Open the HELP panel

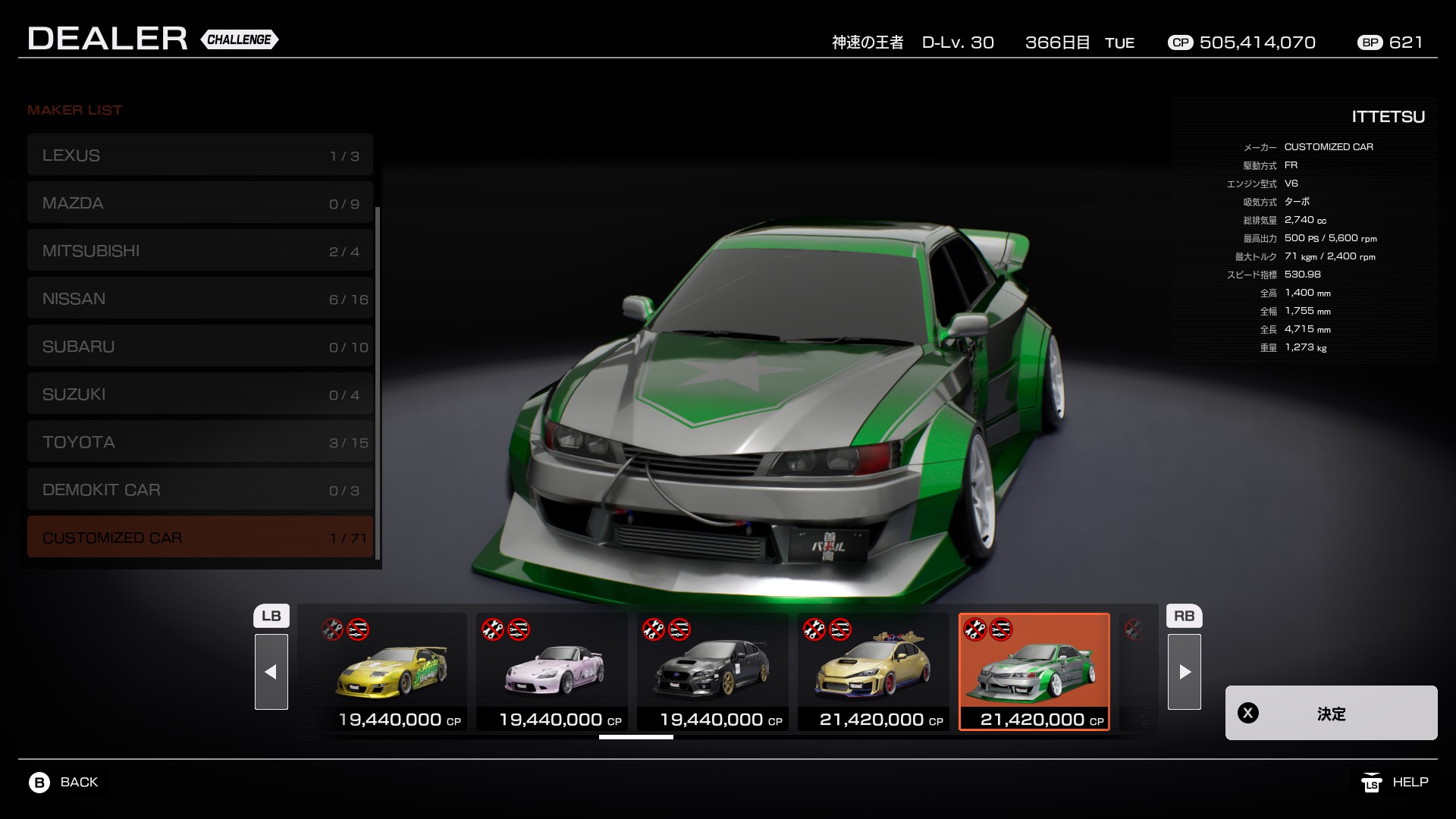[x=1395, y=782]
